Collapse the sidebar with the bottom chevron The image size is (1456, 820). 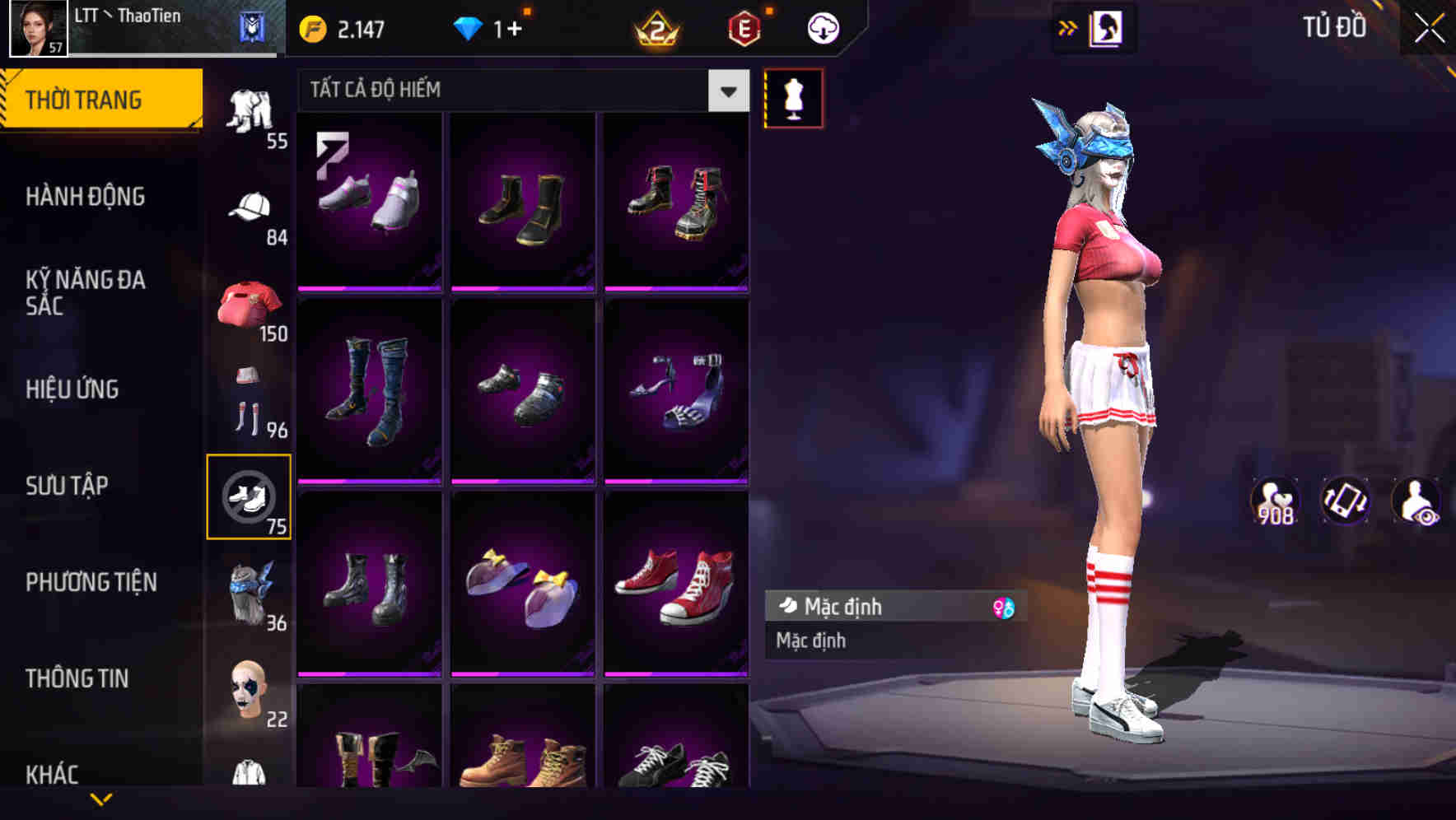coord(103,797)
